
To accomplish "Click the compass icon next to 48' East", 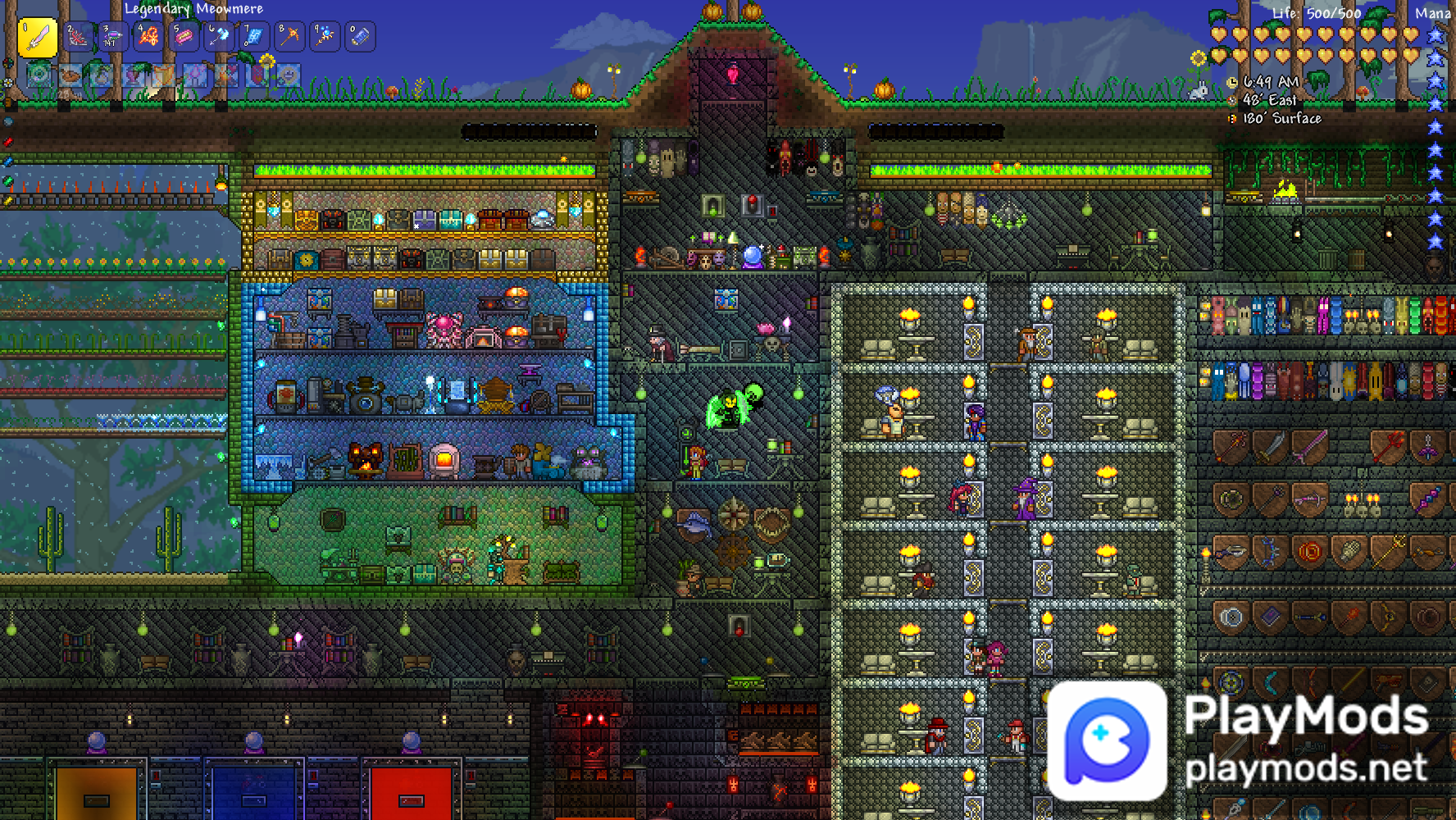I will click(1232, 102).
